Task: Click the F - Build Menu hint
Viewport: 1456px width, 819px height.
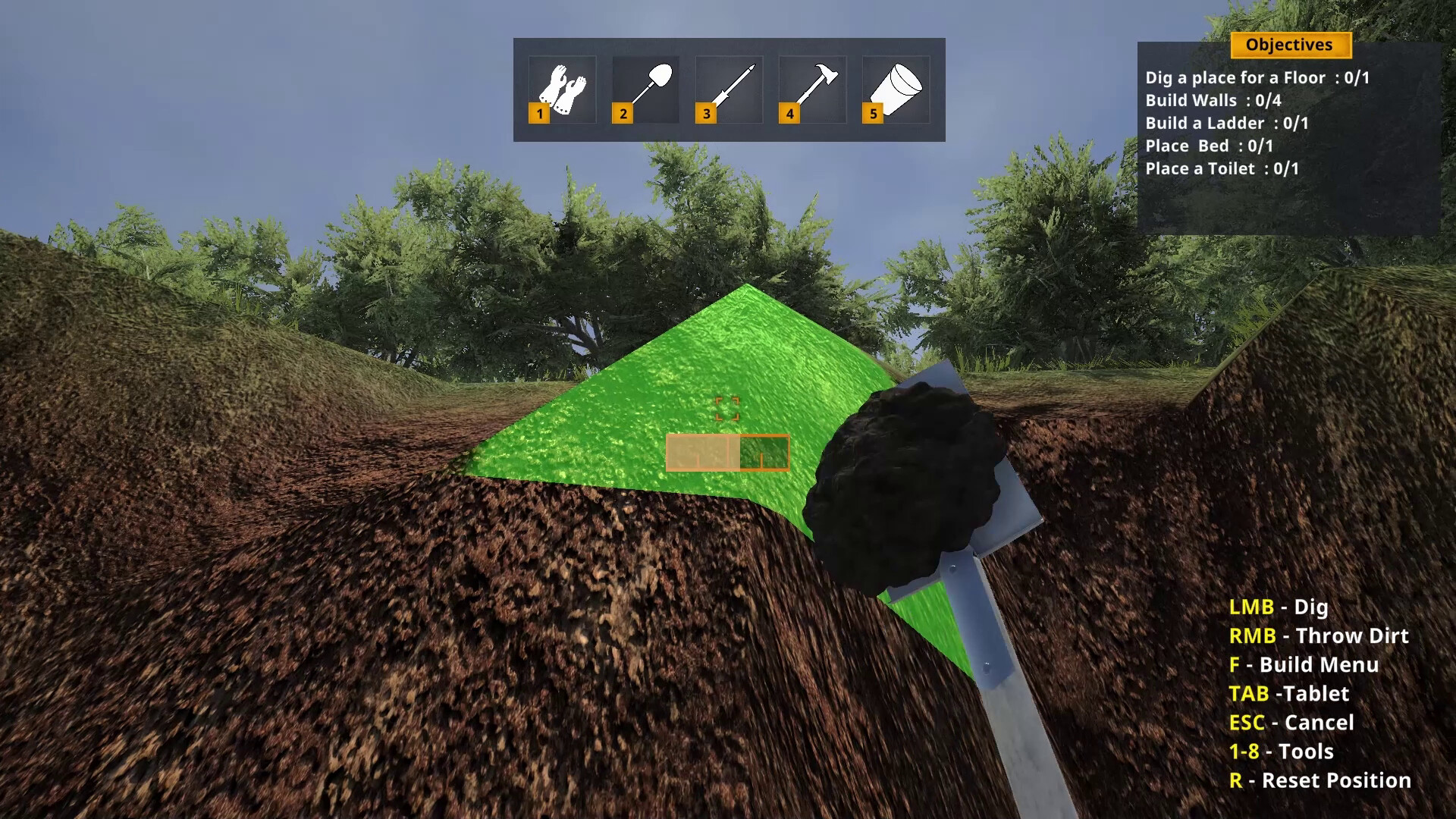Action: pos(1303,665)
